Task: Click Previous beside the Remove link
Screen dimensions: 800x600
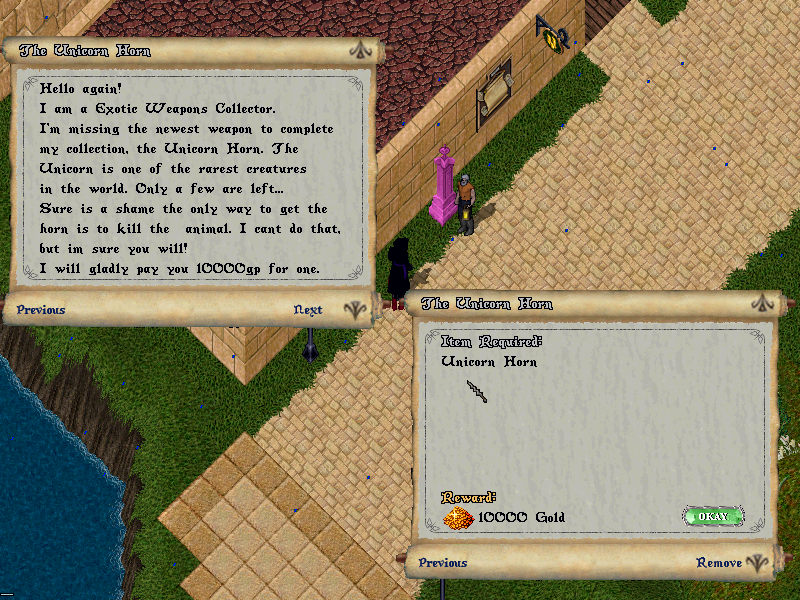Action: tap(443, 563)
